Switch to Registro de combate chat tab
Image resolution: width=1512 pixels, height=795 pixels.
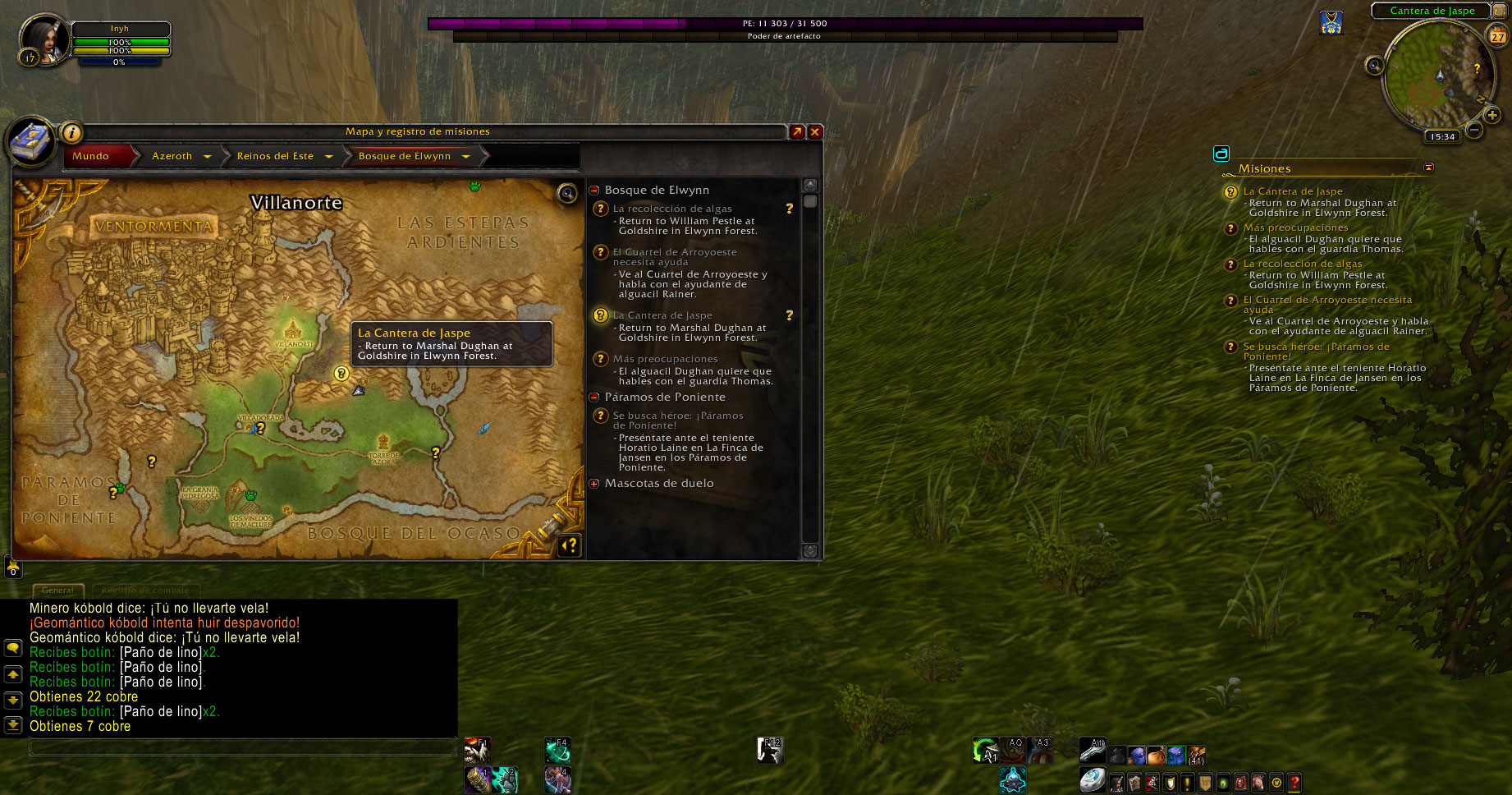click(145, 590)
